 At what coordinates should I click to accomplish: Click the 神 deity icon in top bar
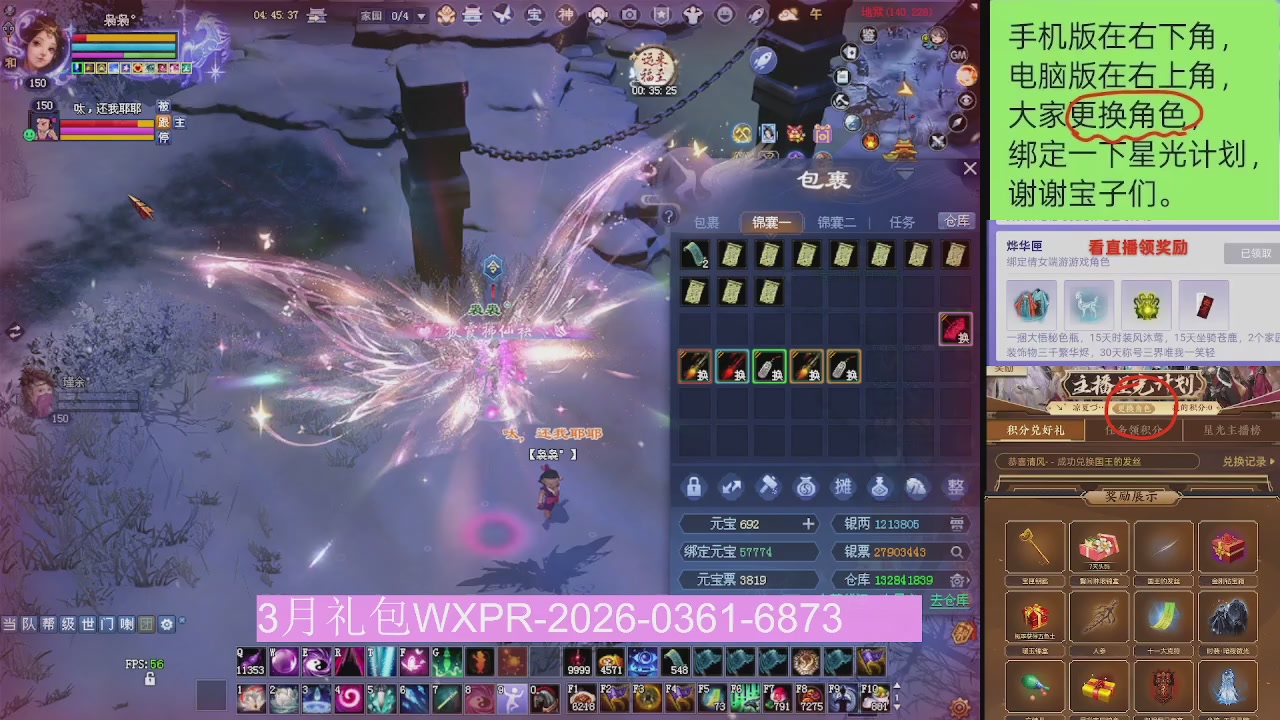click(x=565, y=15)
